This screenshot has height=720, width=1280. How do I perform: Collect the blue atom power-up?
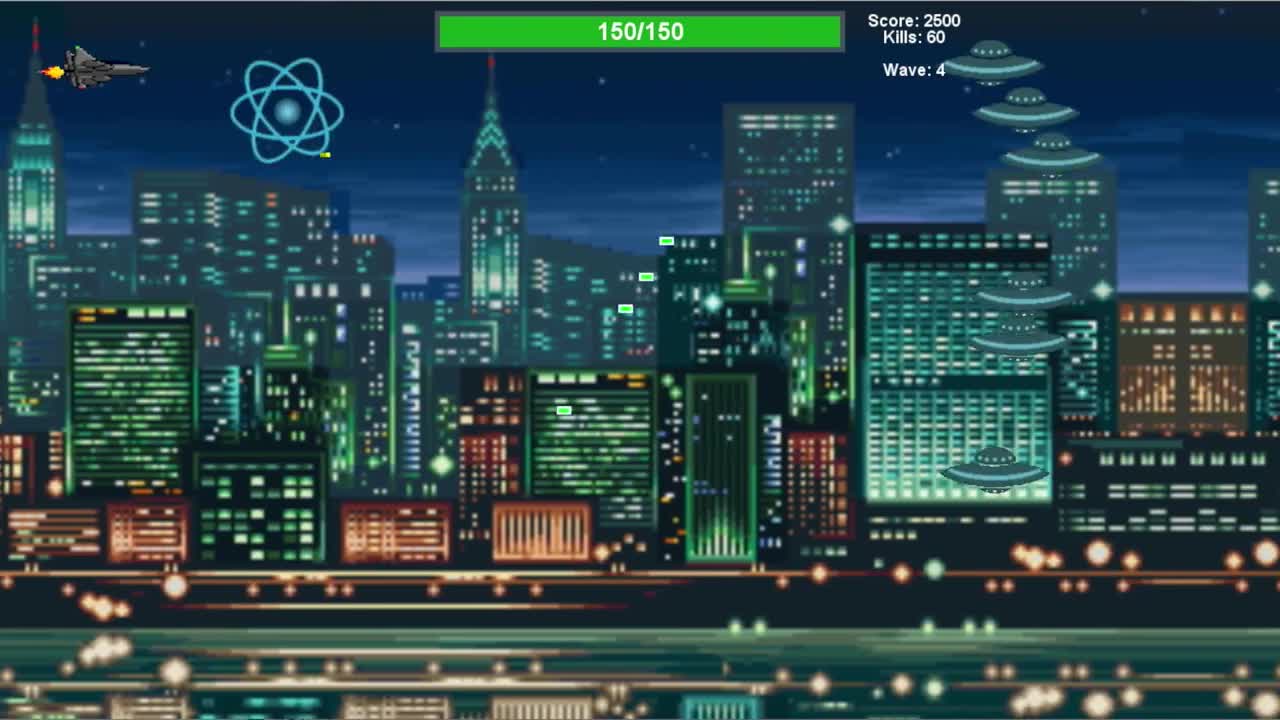pos(288,112)
